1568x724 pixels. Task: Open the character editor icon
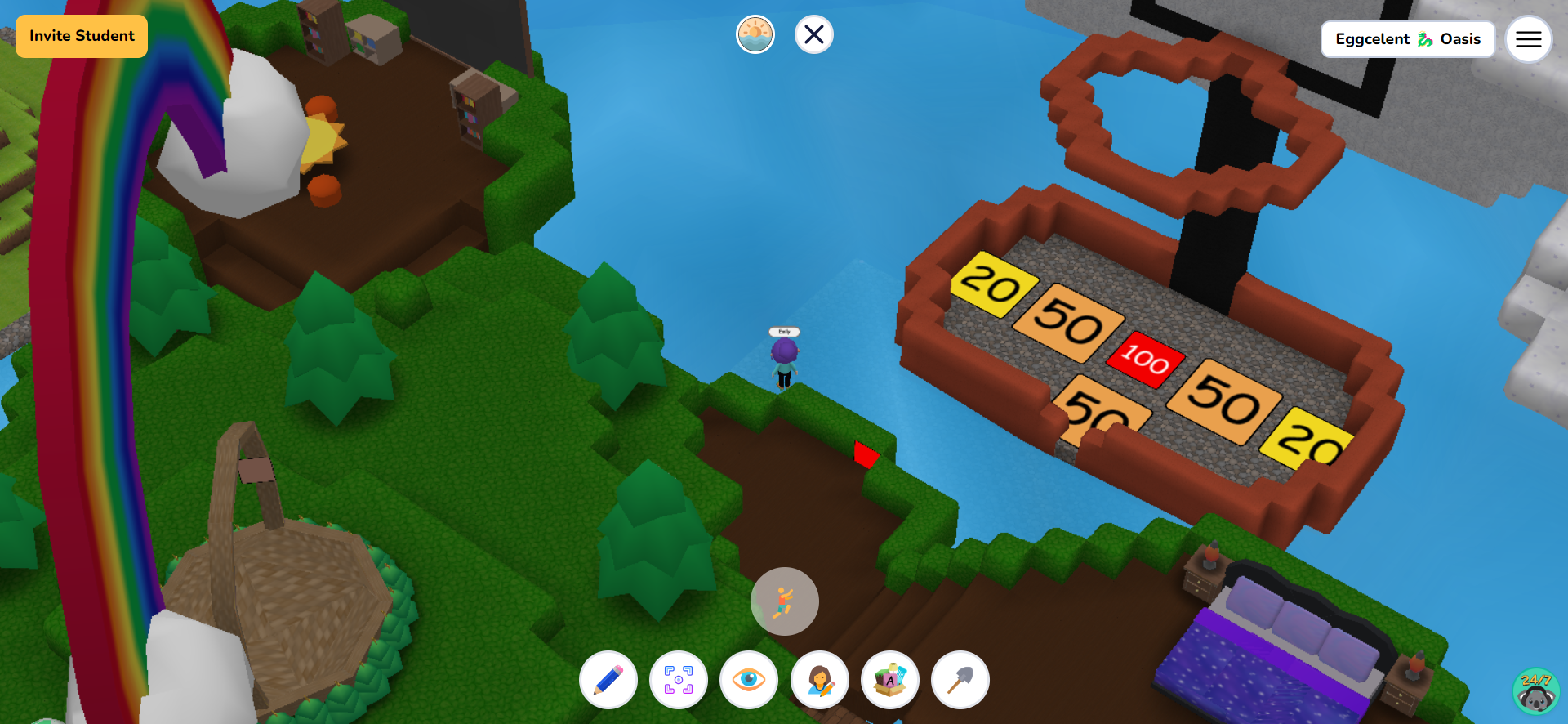[x=819, y=680]
